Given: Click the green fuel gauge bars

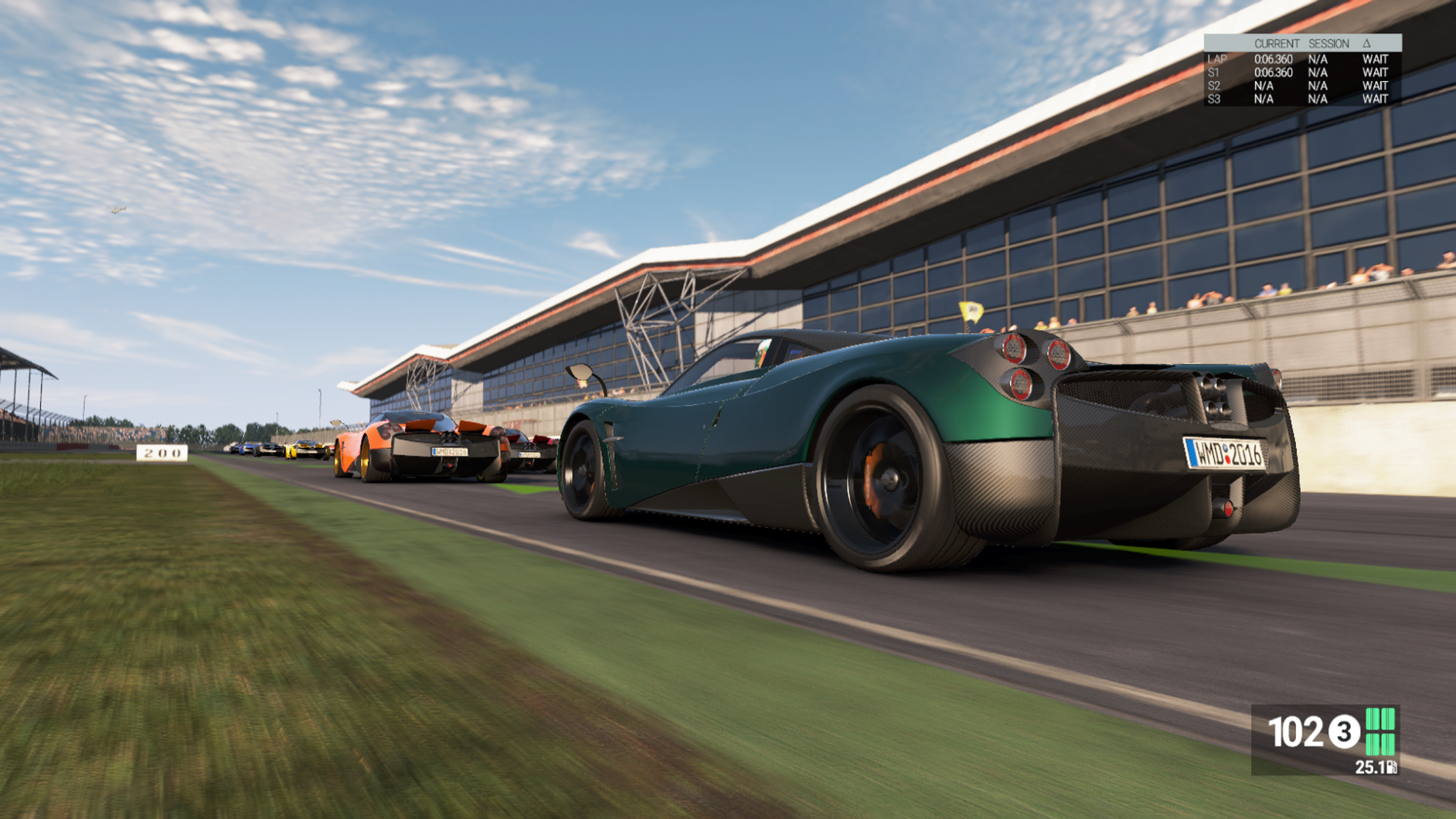Looking at the screenshot, I should 1381,732.
